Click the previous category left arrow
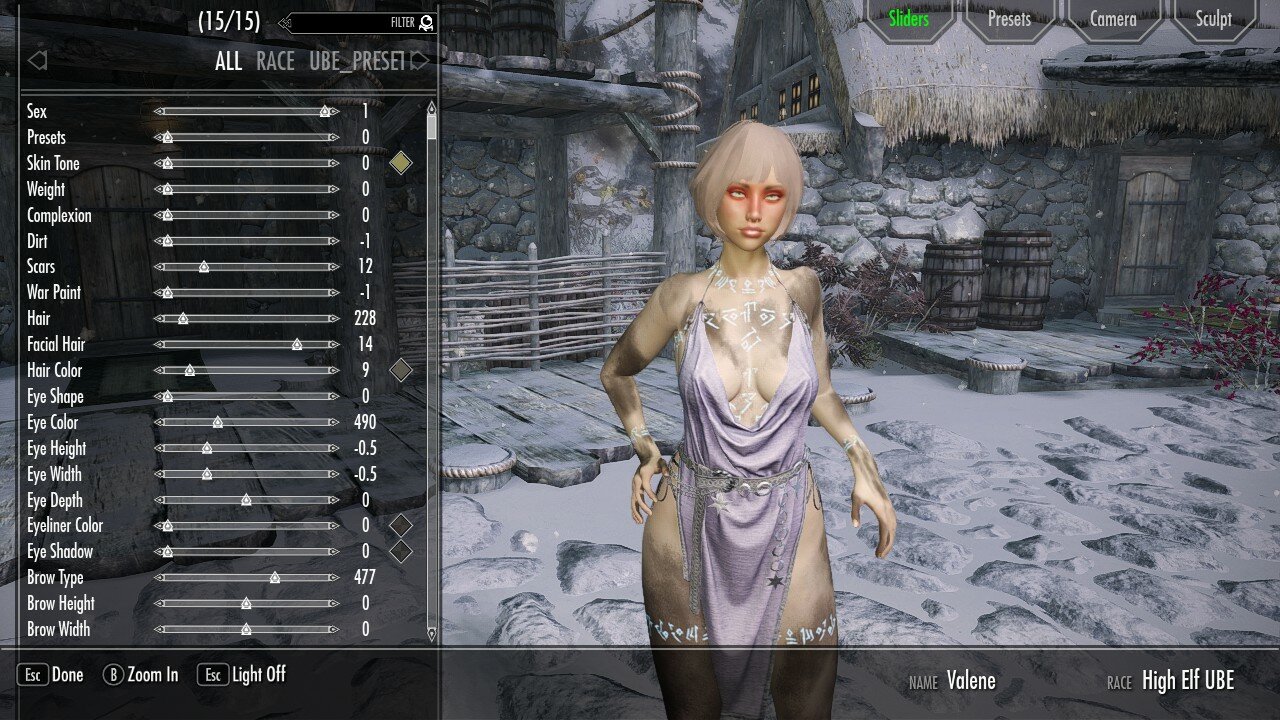This screenshot has width=1280, height=720. (37, 61)
